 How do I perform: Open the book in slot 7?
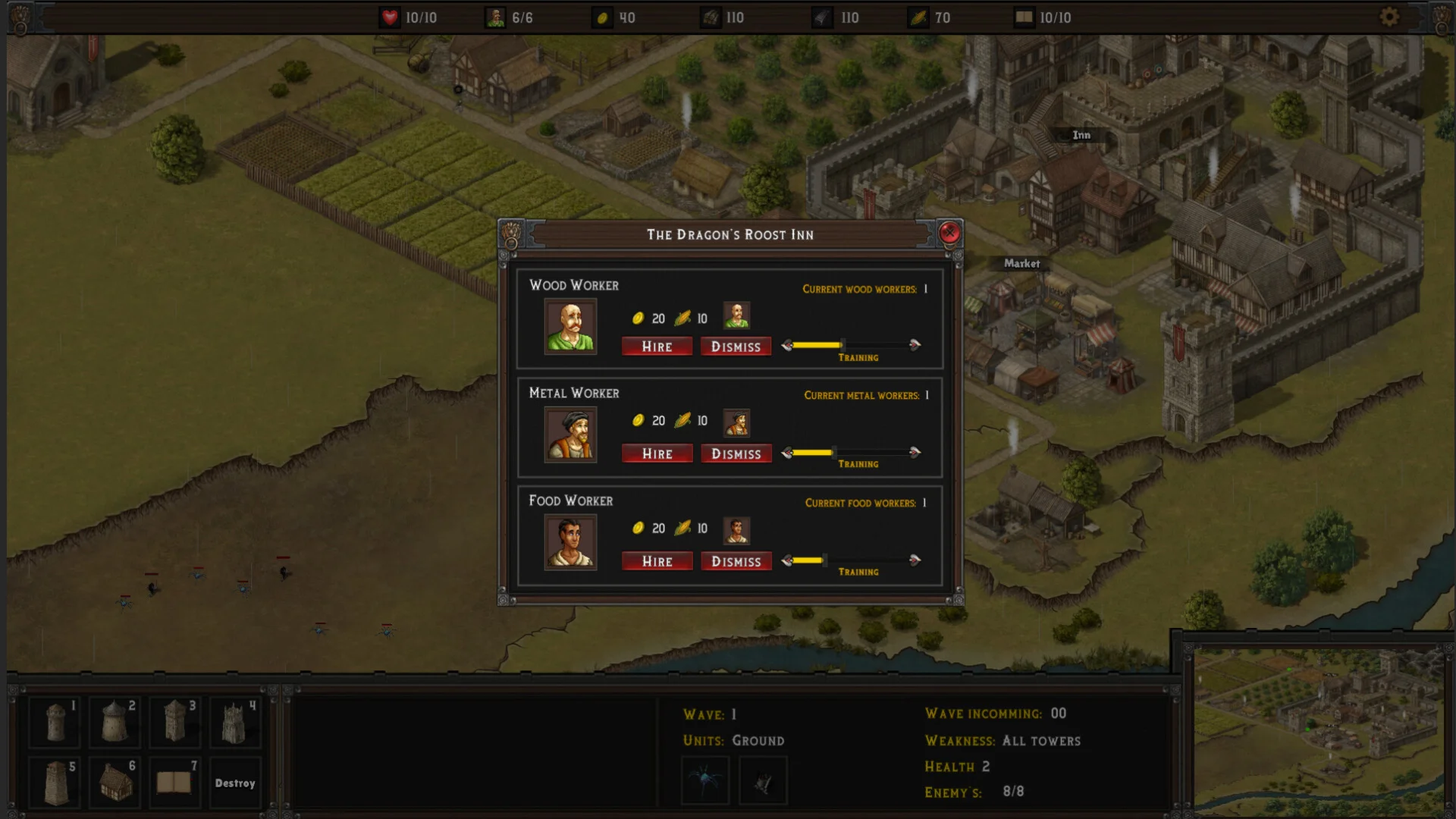174,782
